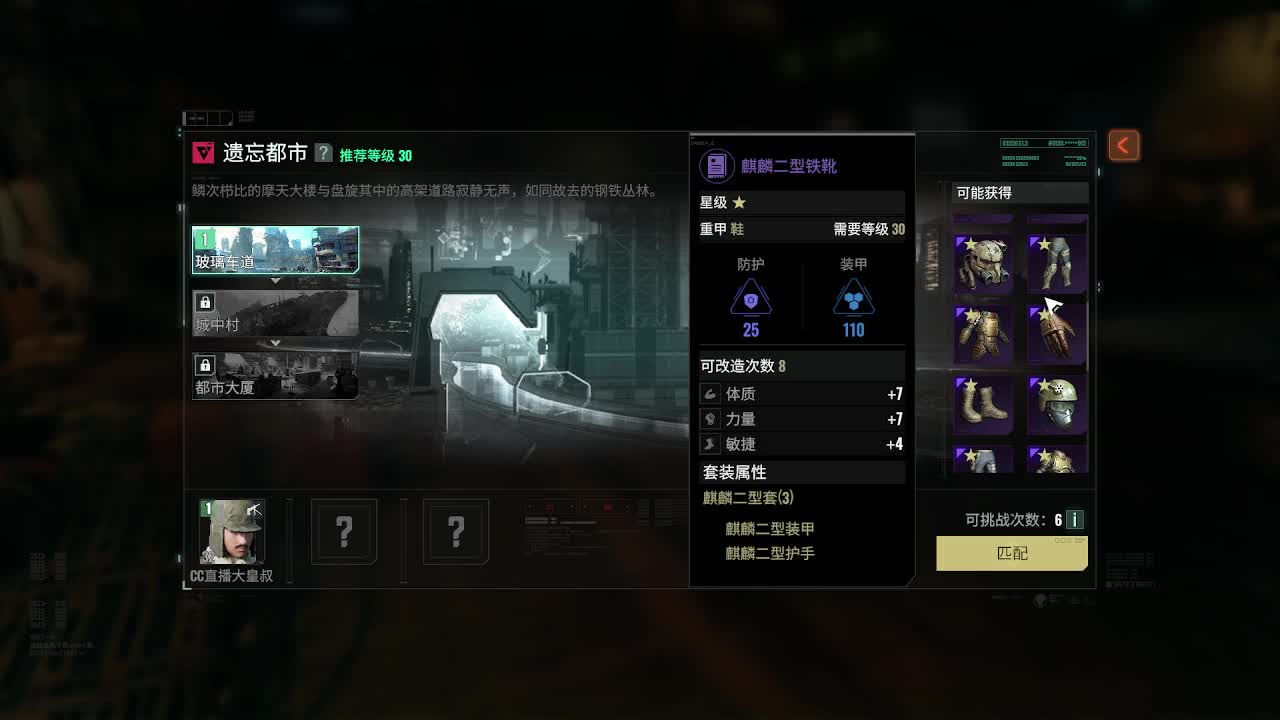
Task: Click the item document icon beside 麒麟二型铁靴
Action: 716,165
